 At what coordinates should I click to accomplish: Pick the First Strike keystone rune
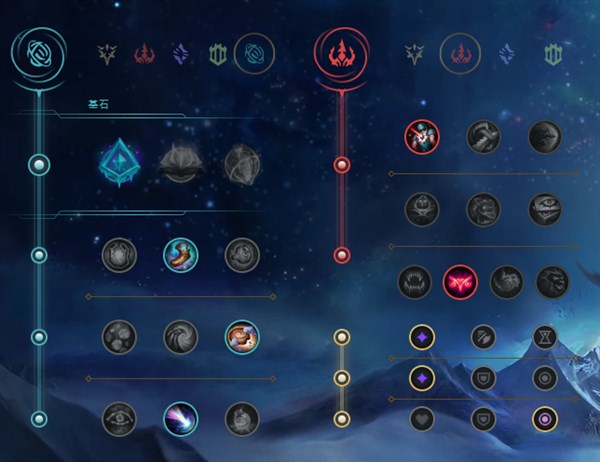pos(242,162)
